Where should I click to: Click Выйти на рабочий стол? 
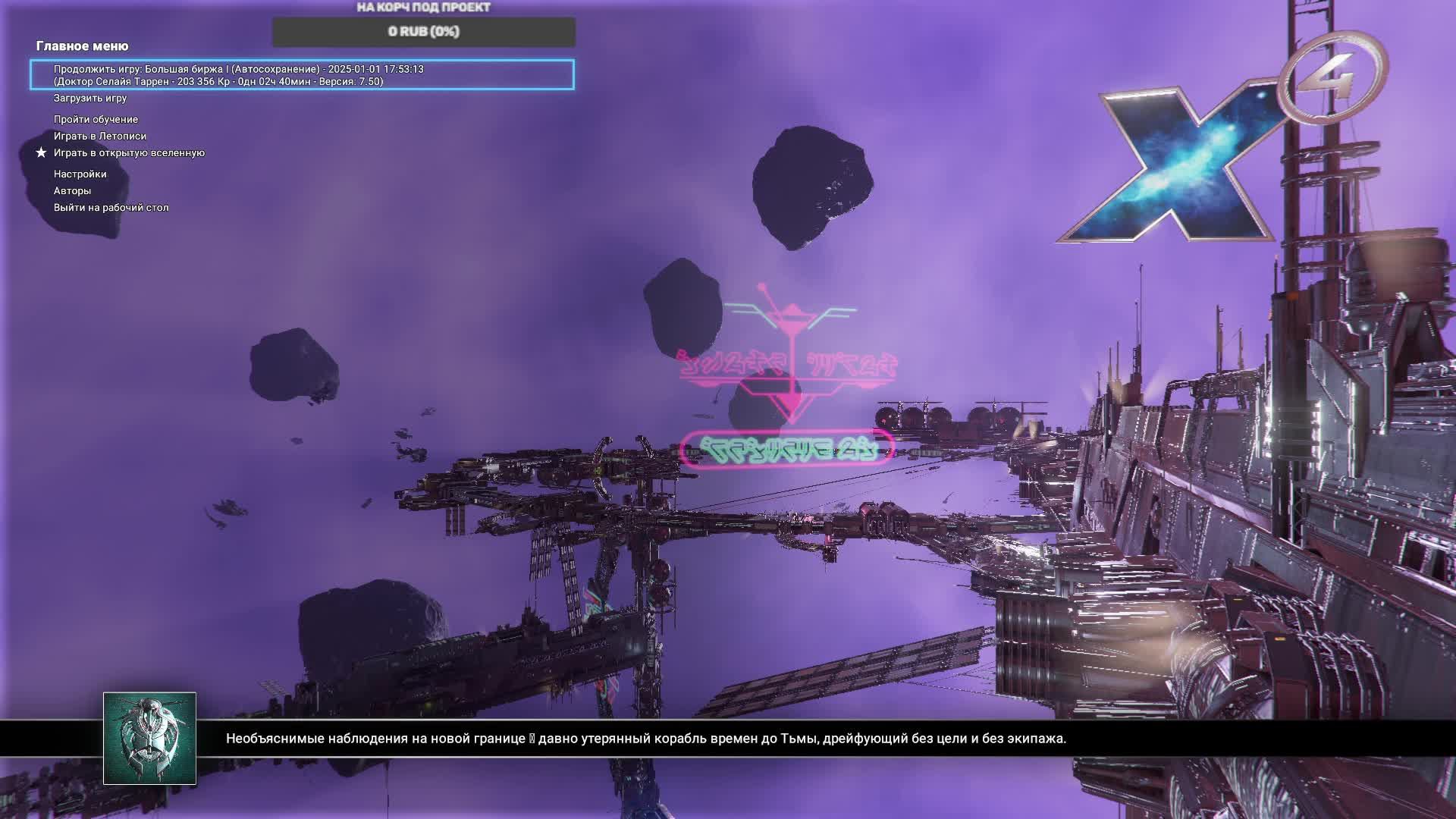(111, 207)
